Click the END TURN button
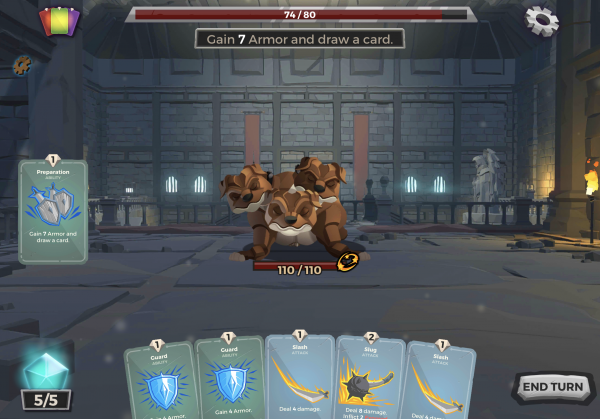This screenshot has height=419, width=600. click(x=552, y=387)
